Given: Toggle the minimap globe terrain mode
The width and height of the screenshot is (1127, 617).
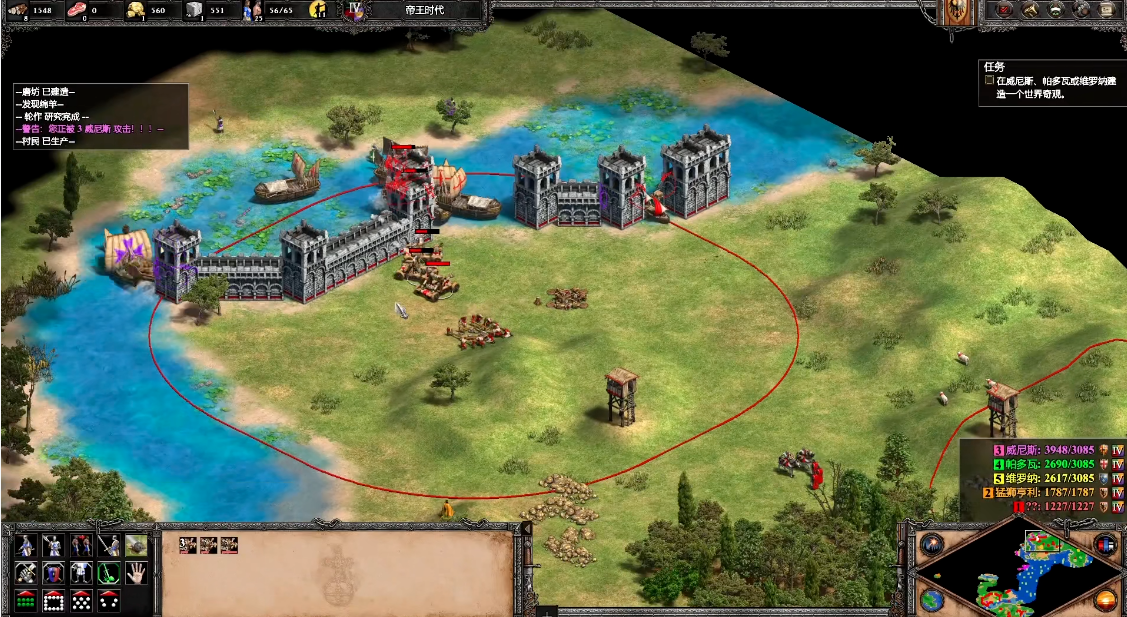Looking at the screenshot, I should 932,600.
